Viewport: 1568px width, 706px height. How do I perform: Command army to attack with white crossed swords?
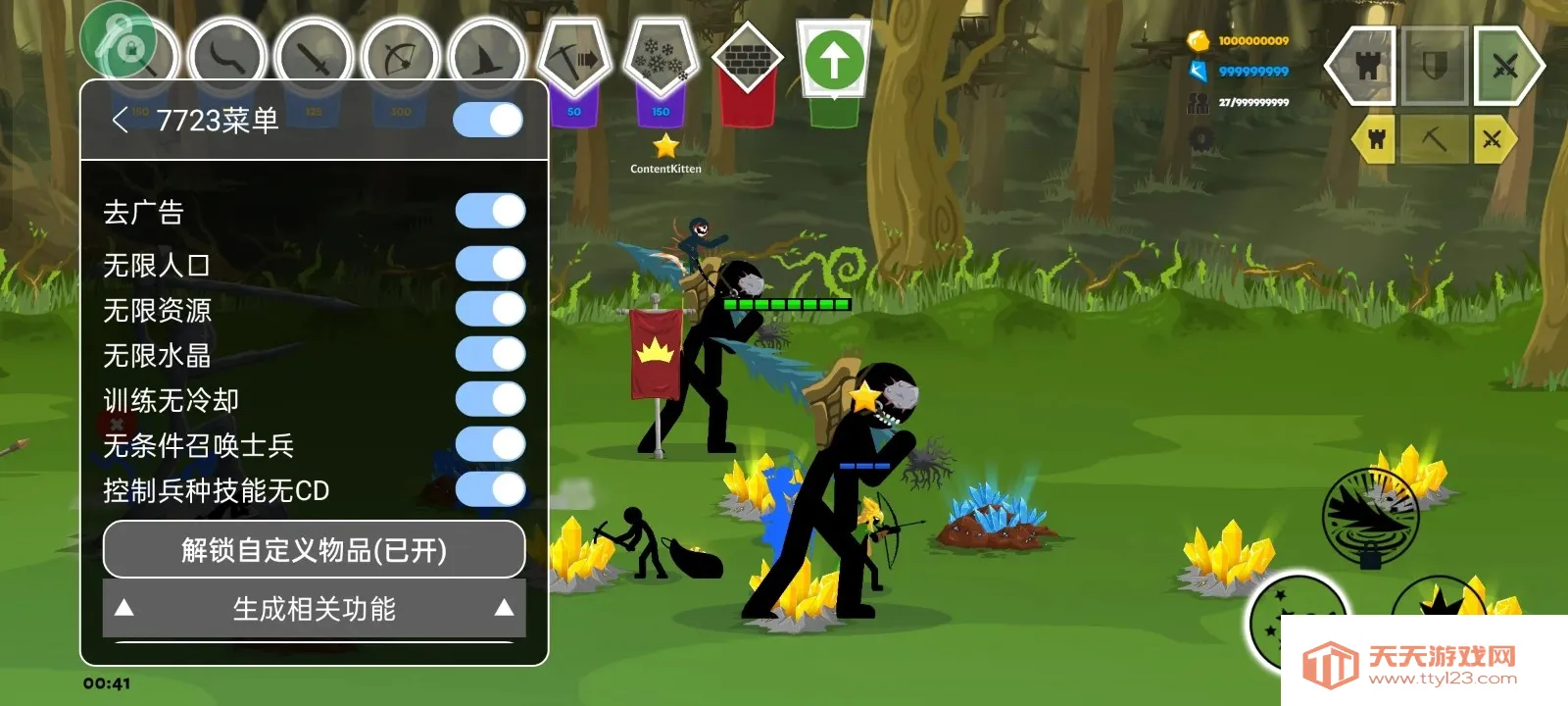[1504, 67]
